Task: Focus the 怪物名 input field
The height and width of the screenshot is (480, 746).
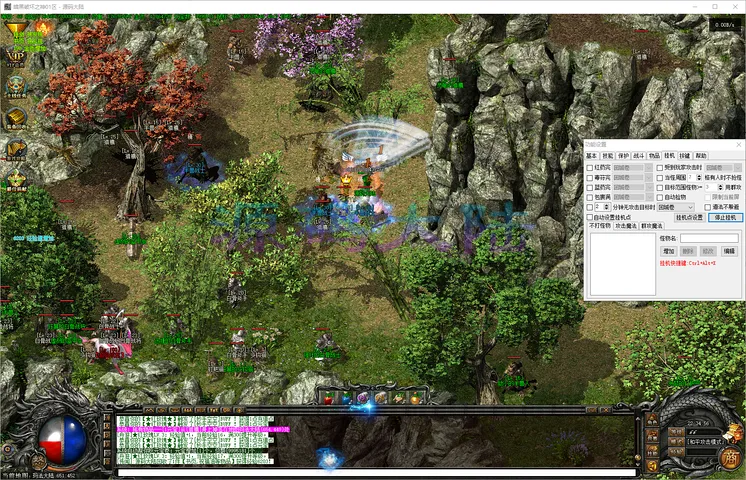Action: [709, 238]
